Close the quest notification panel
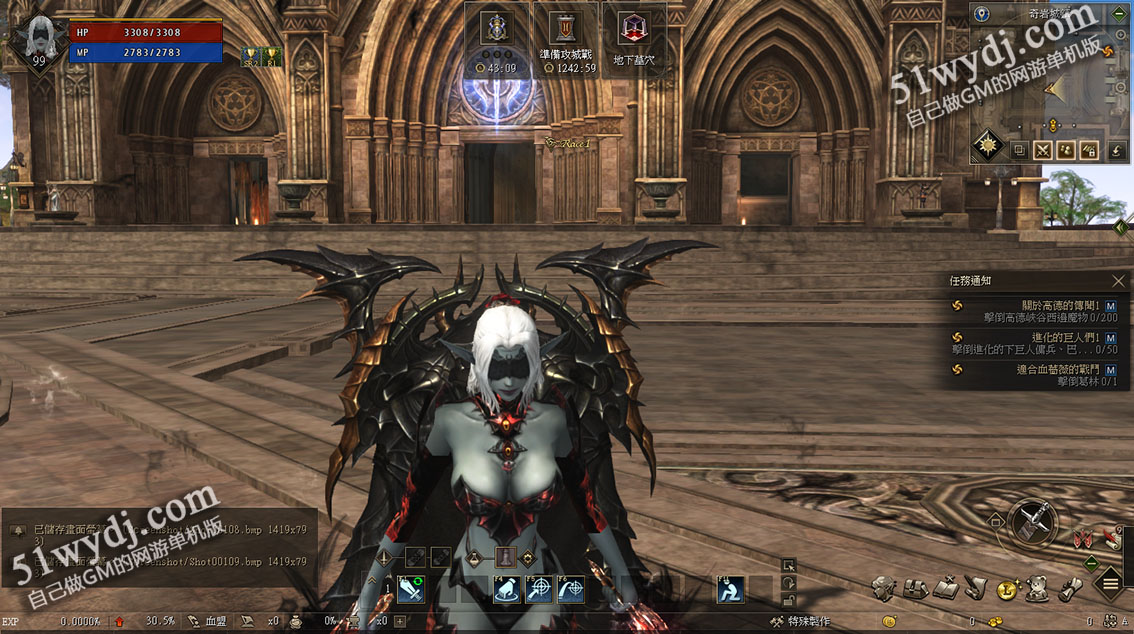 tap(1118, 281)
